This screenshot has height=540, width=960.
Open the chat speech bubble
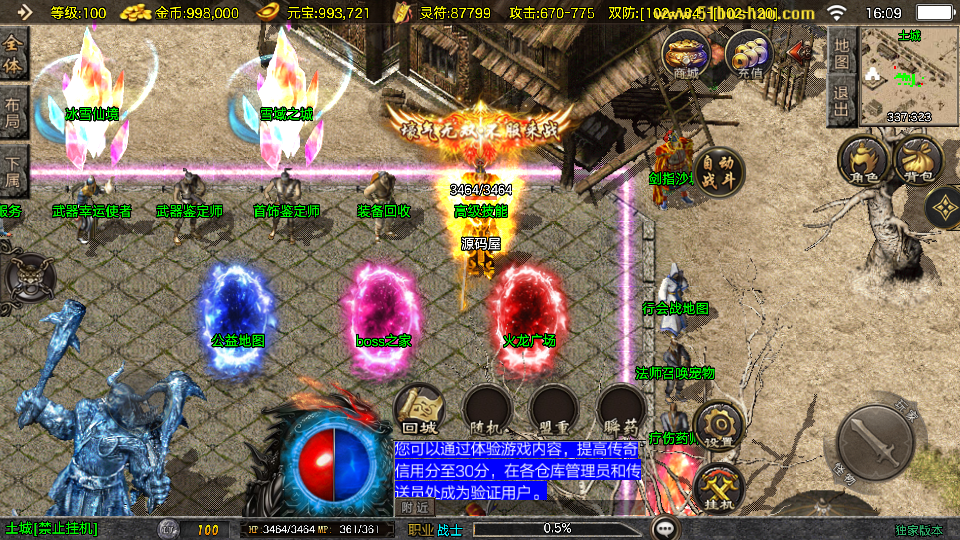(x=663, y=528)
